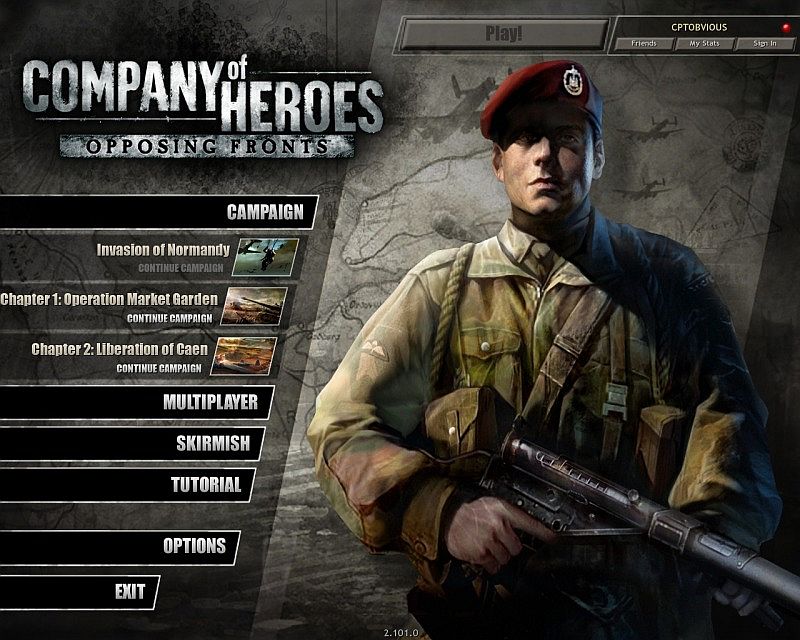Continue the Invasion of Normandy campaign

coord(180,269)
